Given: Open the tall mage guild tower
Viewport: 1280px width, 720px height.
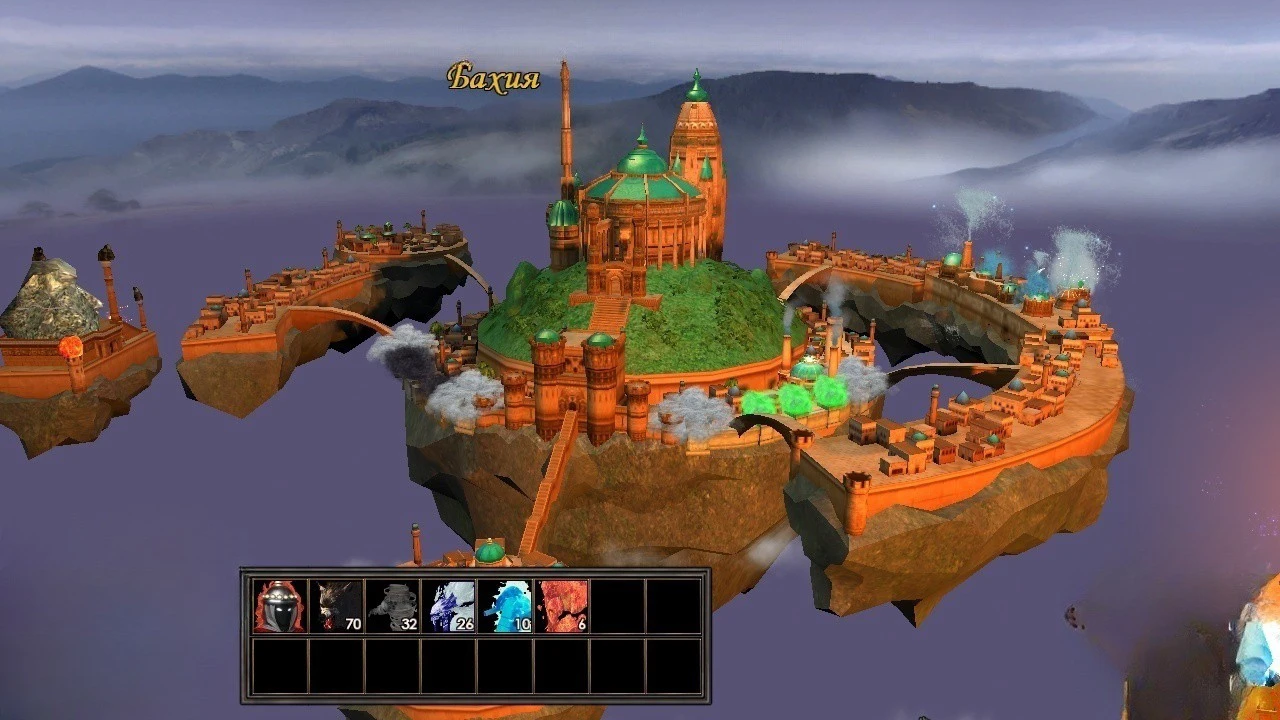Looking at the screenshot, I should pos(565,130).
